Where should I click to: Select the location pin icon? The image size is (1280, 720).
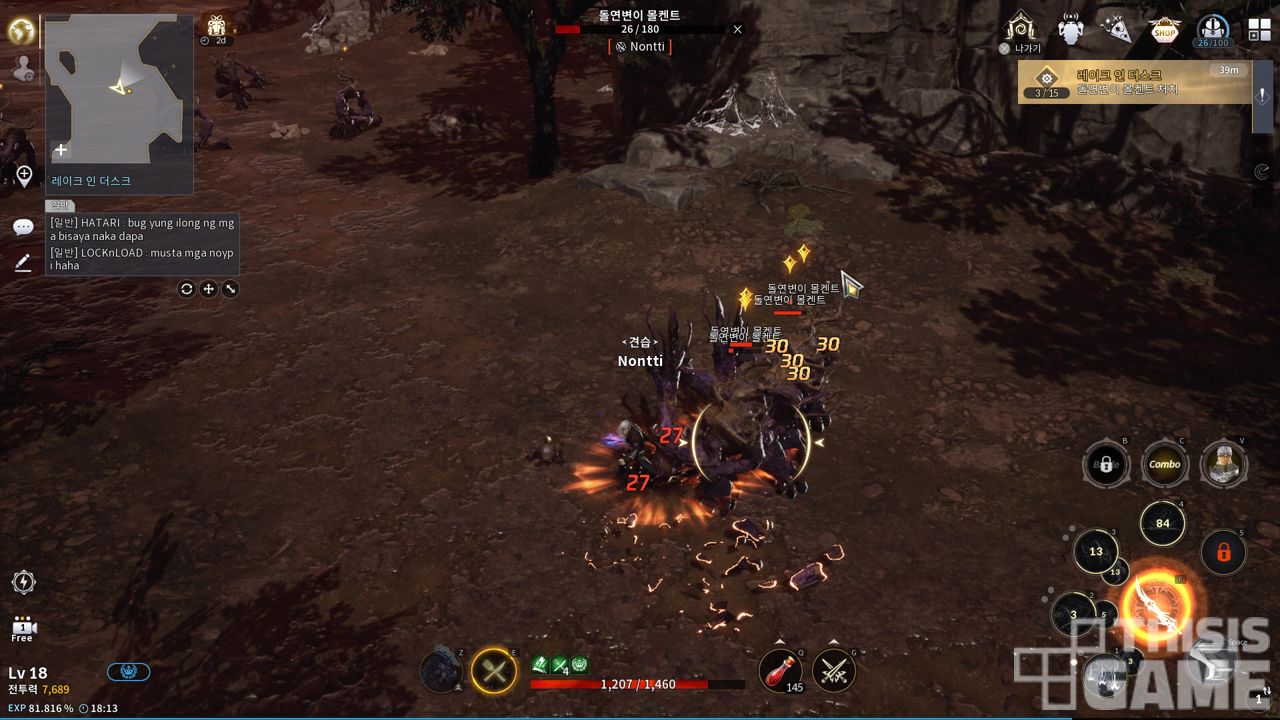(x=24, y=176)
